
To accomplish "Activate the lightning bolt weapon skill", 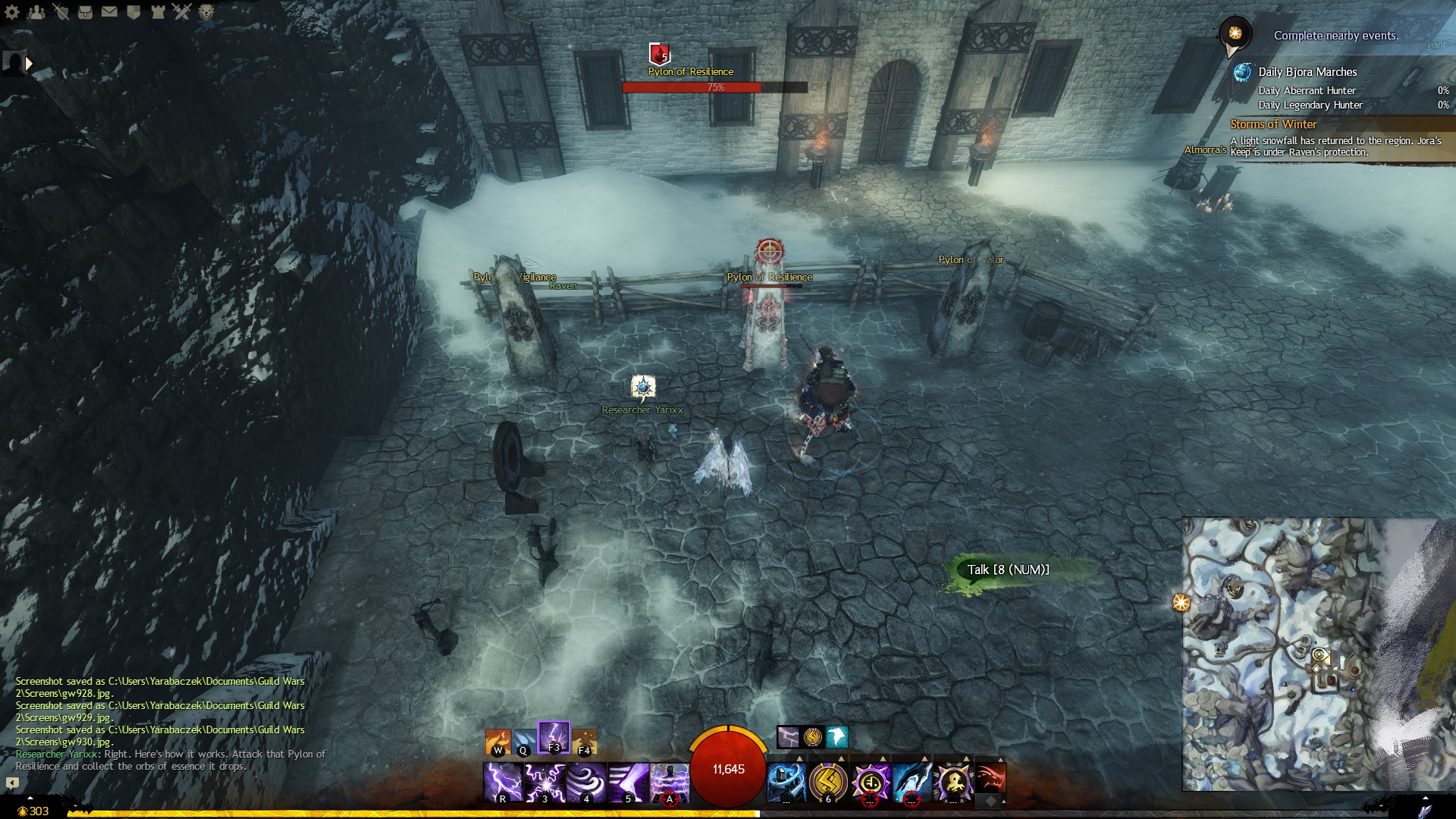I will 503,782.
